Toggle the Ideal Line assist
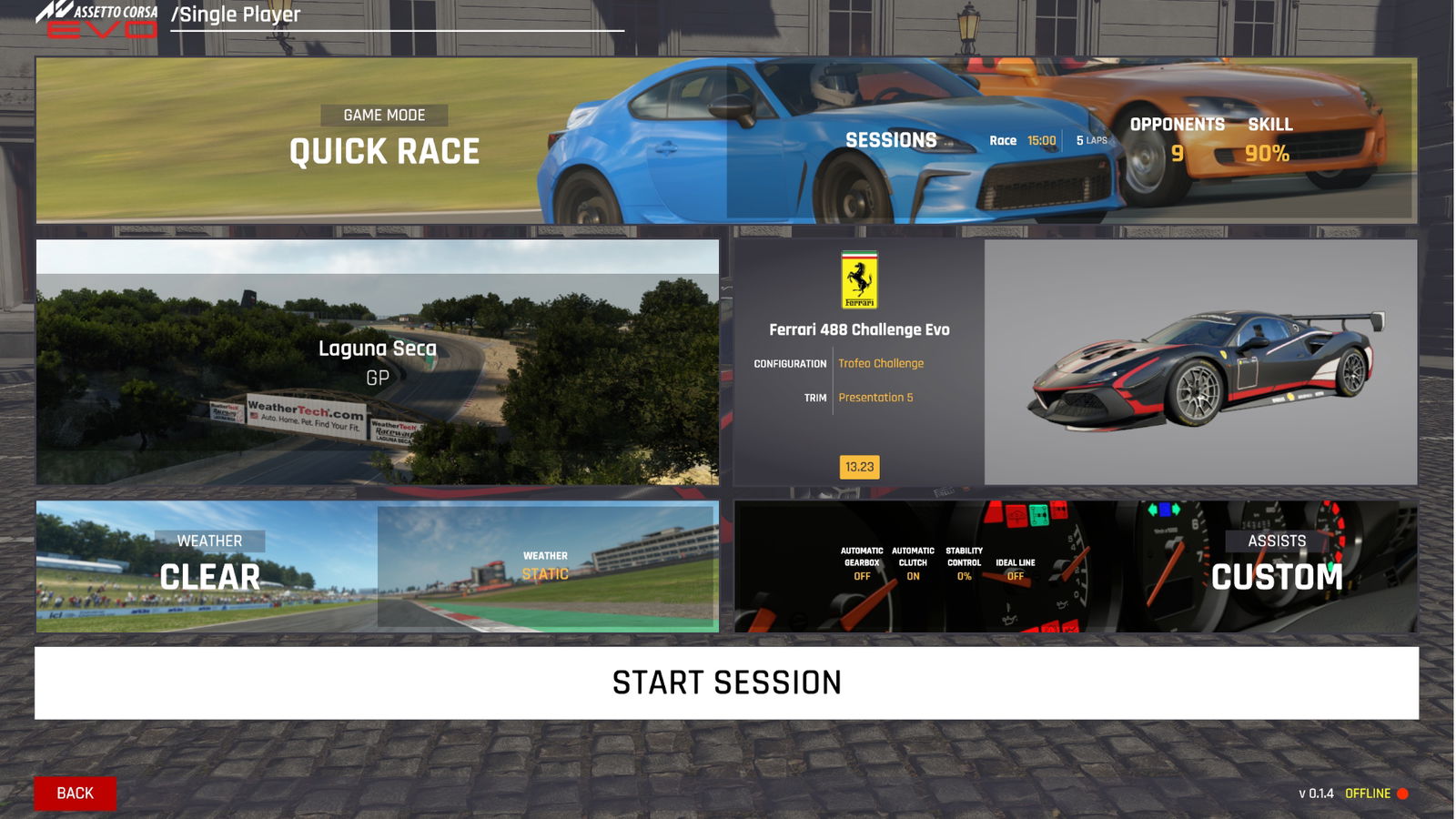The image size is (1456, 819). click(1016, 569)
